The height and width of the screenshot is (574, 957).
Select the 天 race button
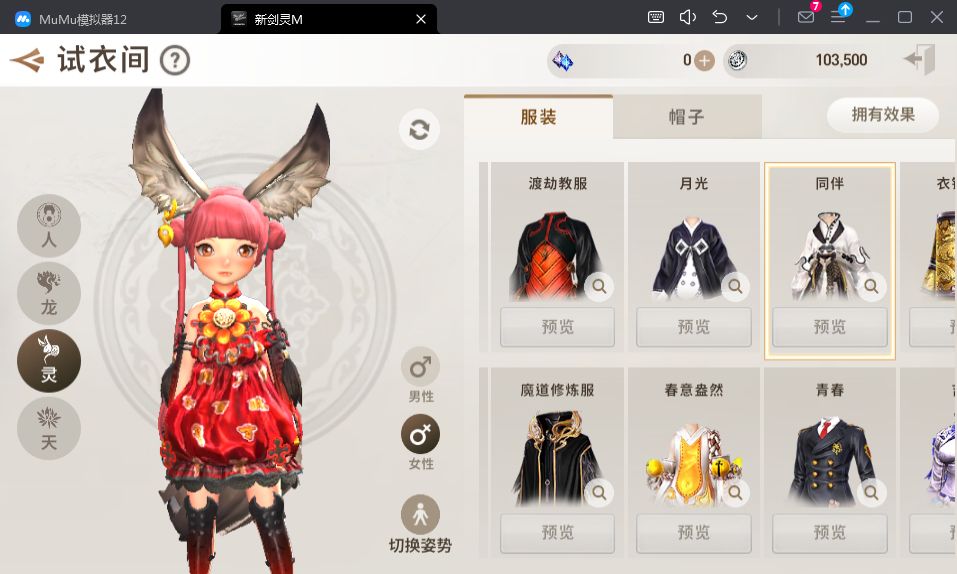[x=49, y=428]
